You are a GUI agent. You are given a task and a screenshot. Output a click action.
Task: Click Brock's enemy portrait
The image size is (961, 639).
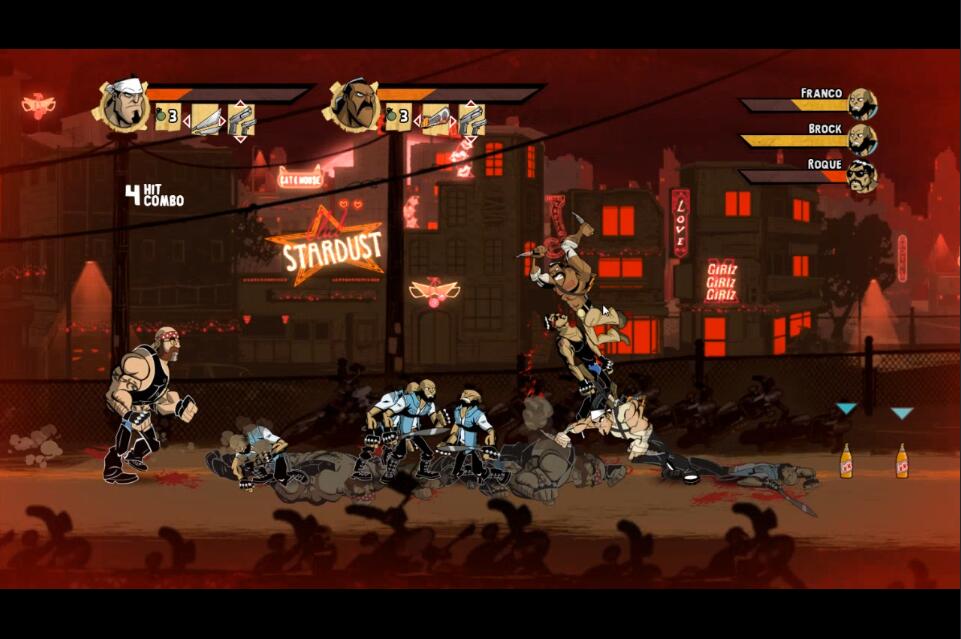(x=861, y=139)
